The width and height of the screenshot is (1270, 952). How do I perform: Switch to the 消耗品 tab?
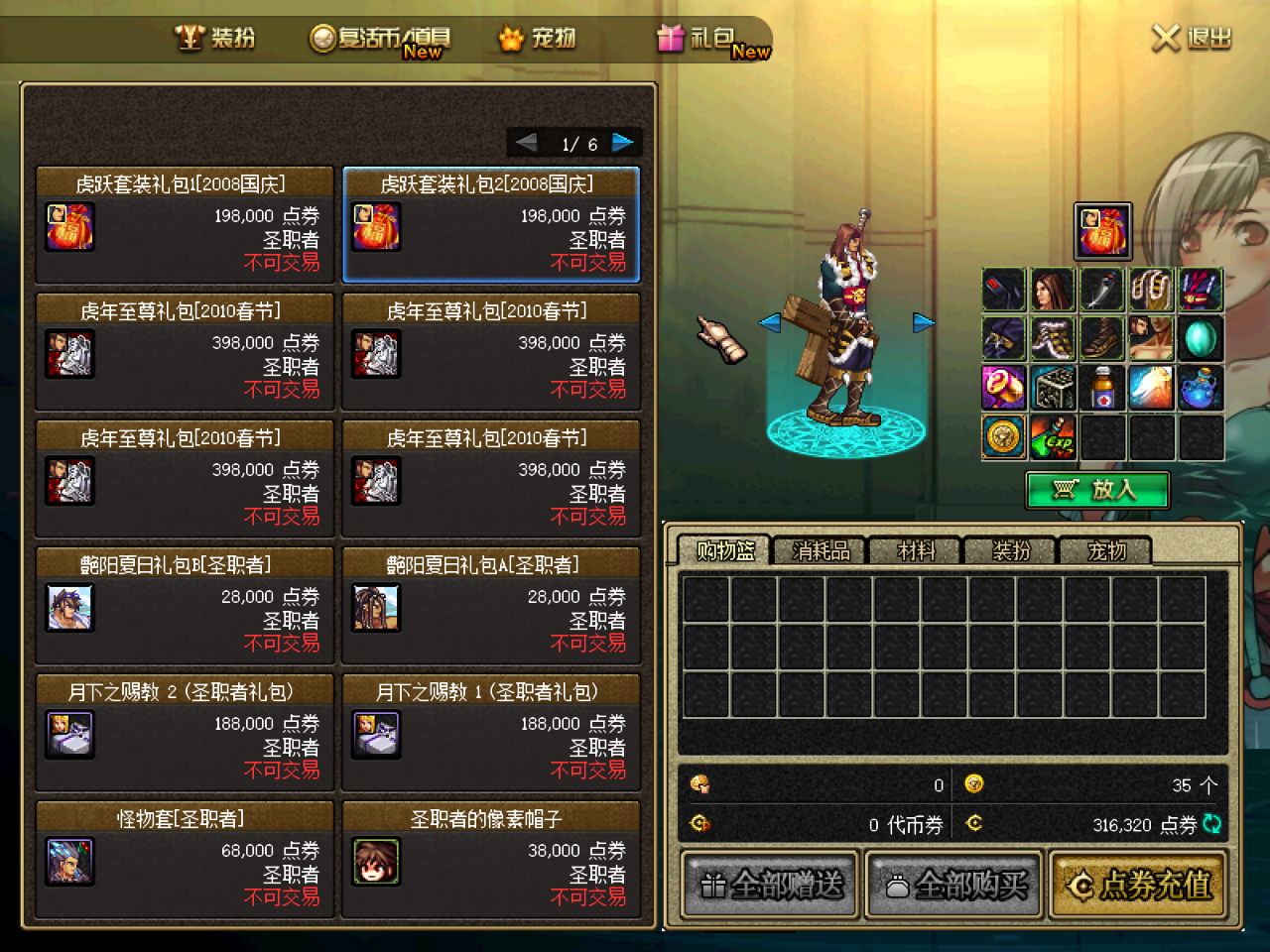pos(820,550)
